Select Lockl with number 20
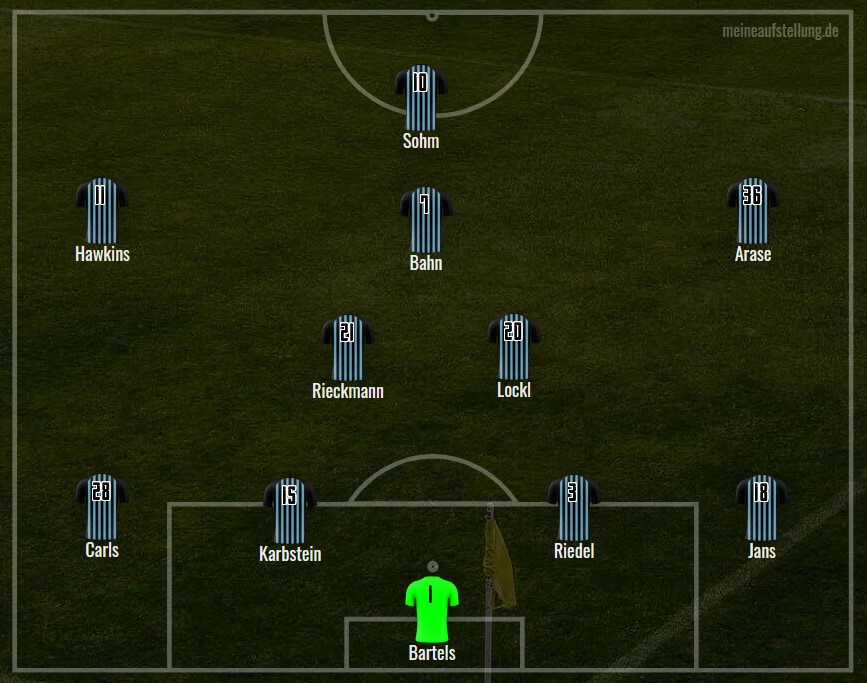Screen dimensions: 867x683 [514, 346]
